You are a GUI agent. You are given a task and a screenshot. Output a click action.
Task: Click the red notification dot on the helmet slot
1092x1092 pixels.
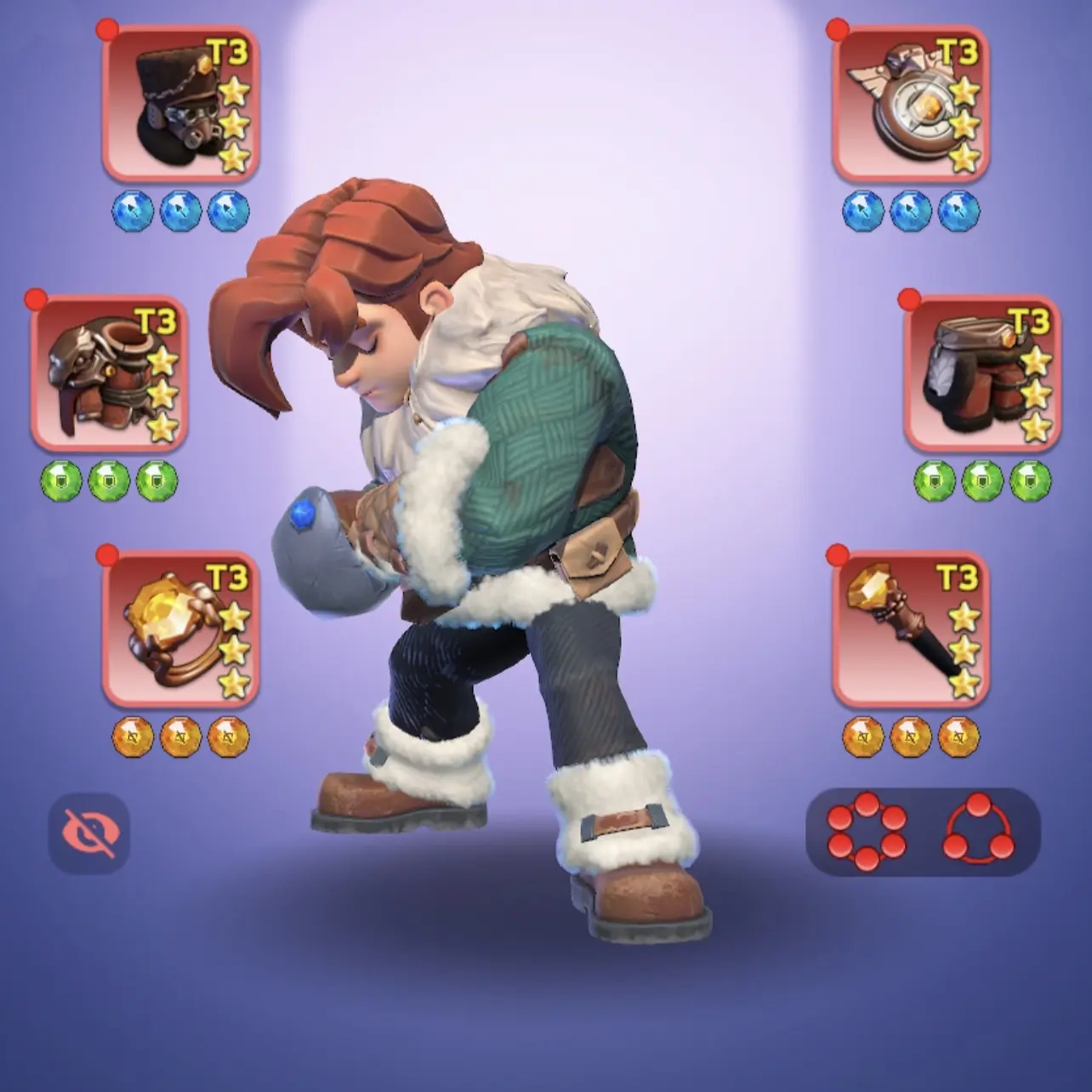tap(105, 28)
